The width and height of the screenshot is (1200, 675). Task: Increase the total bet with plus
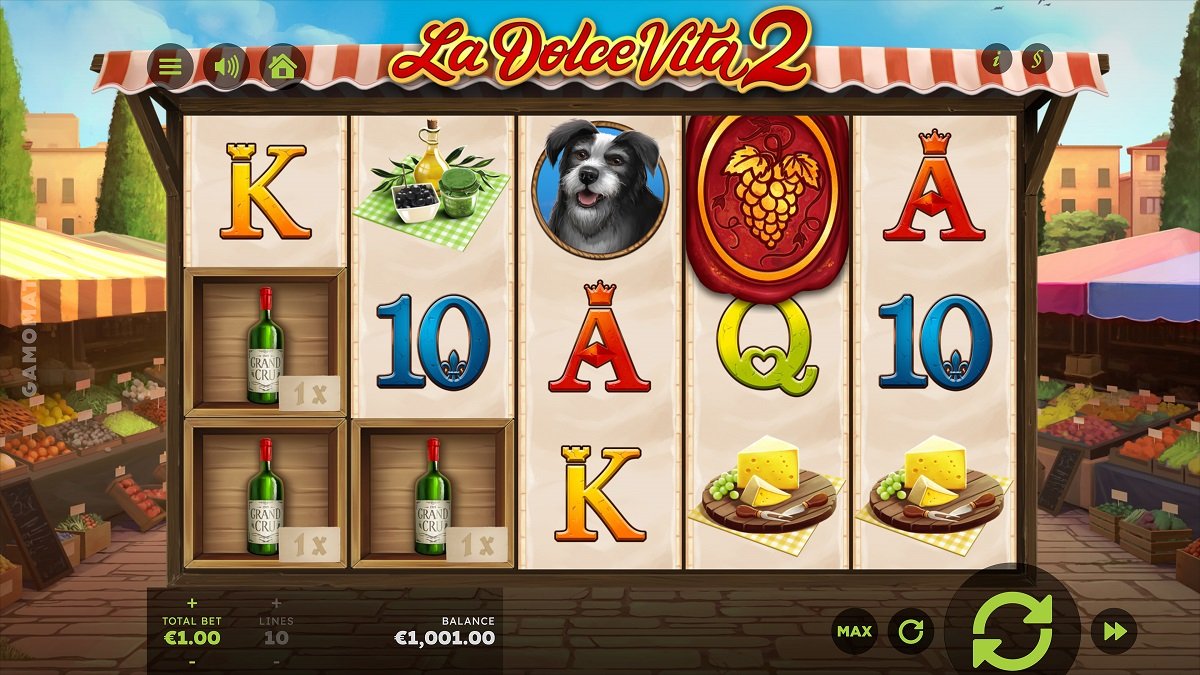point(192,603)
